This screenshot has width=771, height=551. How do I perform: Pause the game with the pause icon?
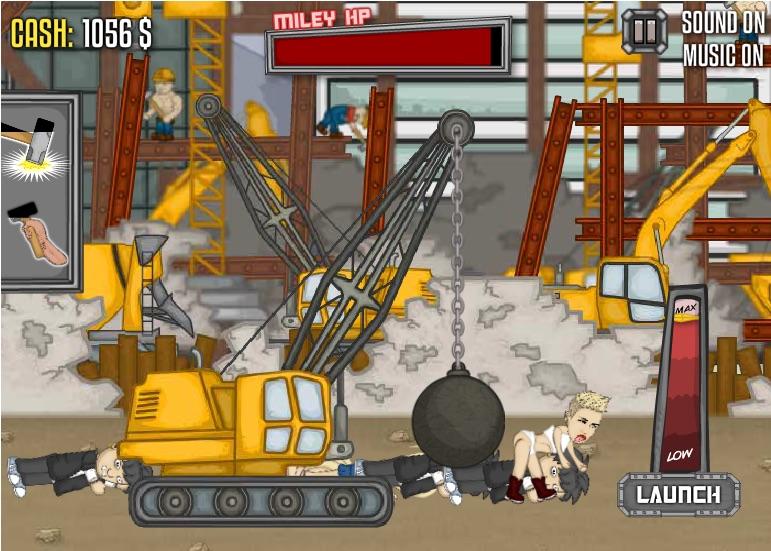tap(645, 31)
